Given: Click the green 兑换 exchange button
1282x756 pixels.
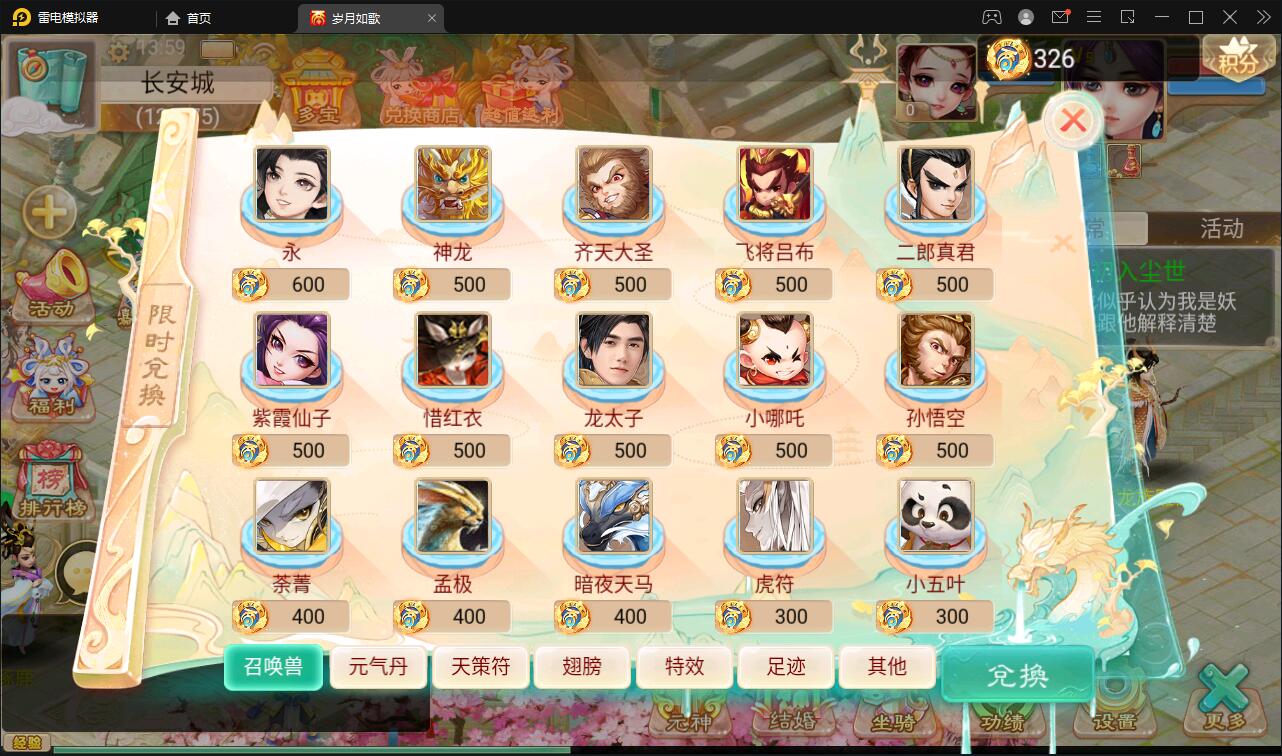Looking at the screenshot, I should [1016, 675].
